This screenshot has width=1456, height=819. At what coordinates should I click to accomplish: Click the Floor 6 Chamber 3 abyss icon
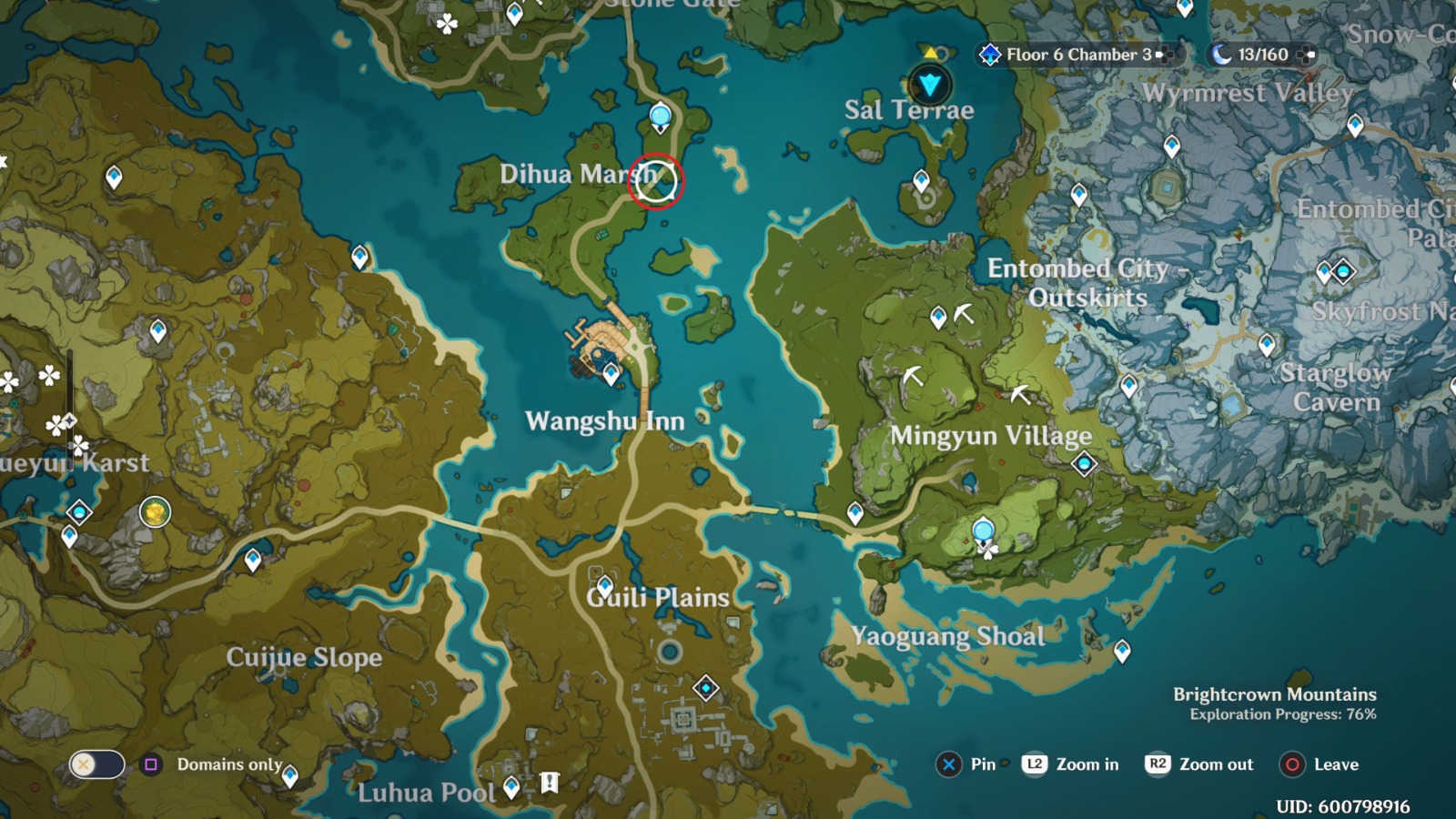pos(988,55)
